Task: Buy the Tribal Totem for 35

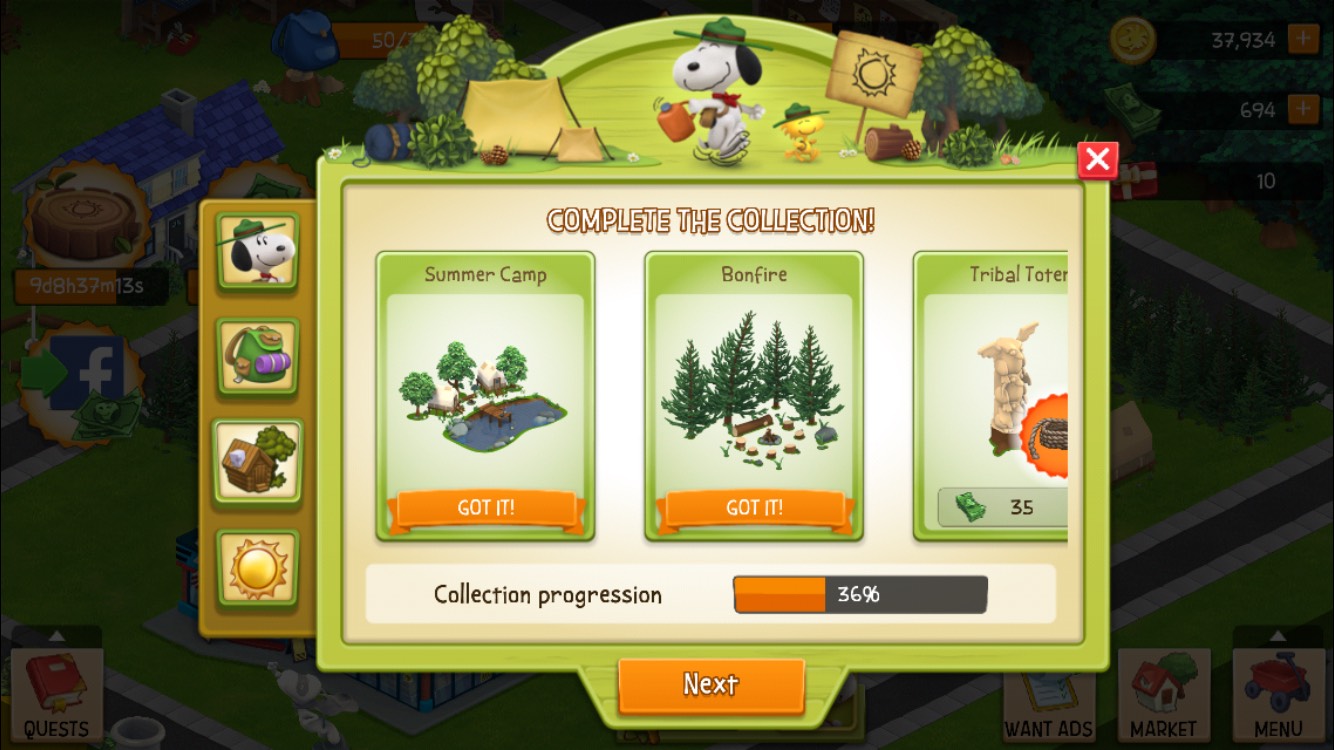Action: pos(1003,507)
